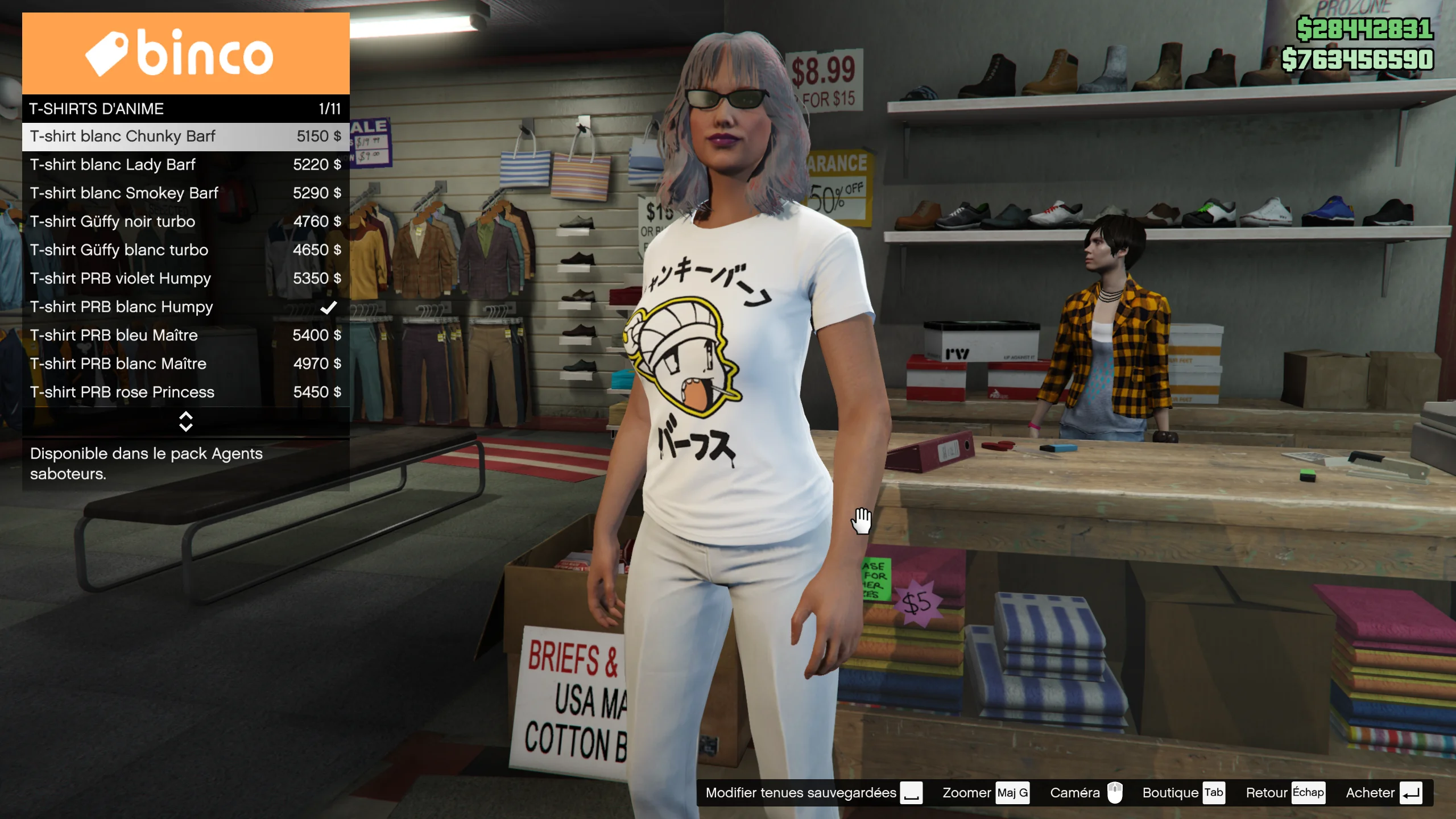
Task: Select T-shirt Güffy noir turbo
Action: 185,222
